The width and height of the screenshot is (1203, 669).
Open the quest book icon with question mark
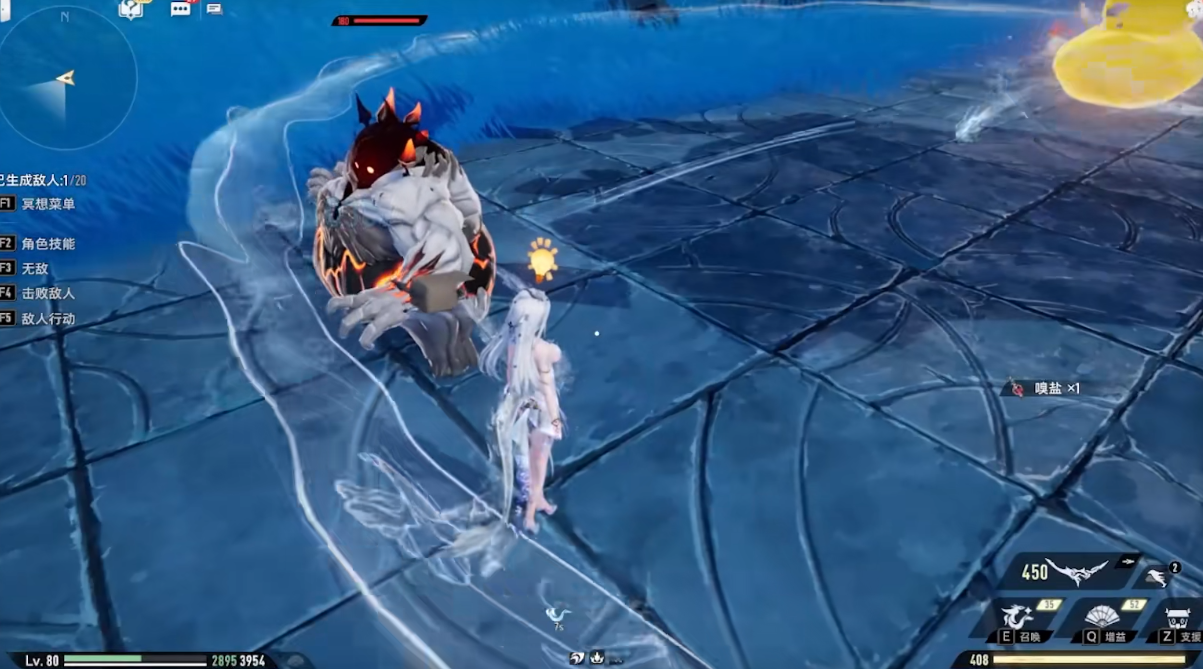(131, 9)
